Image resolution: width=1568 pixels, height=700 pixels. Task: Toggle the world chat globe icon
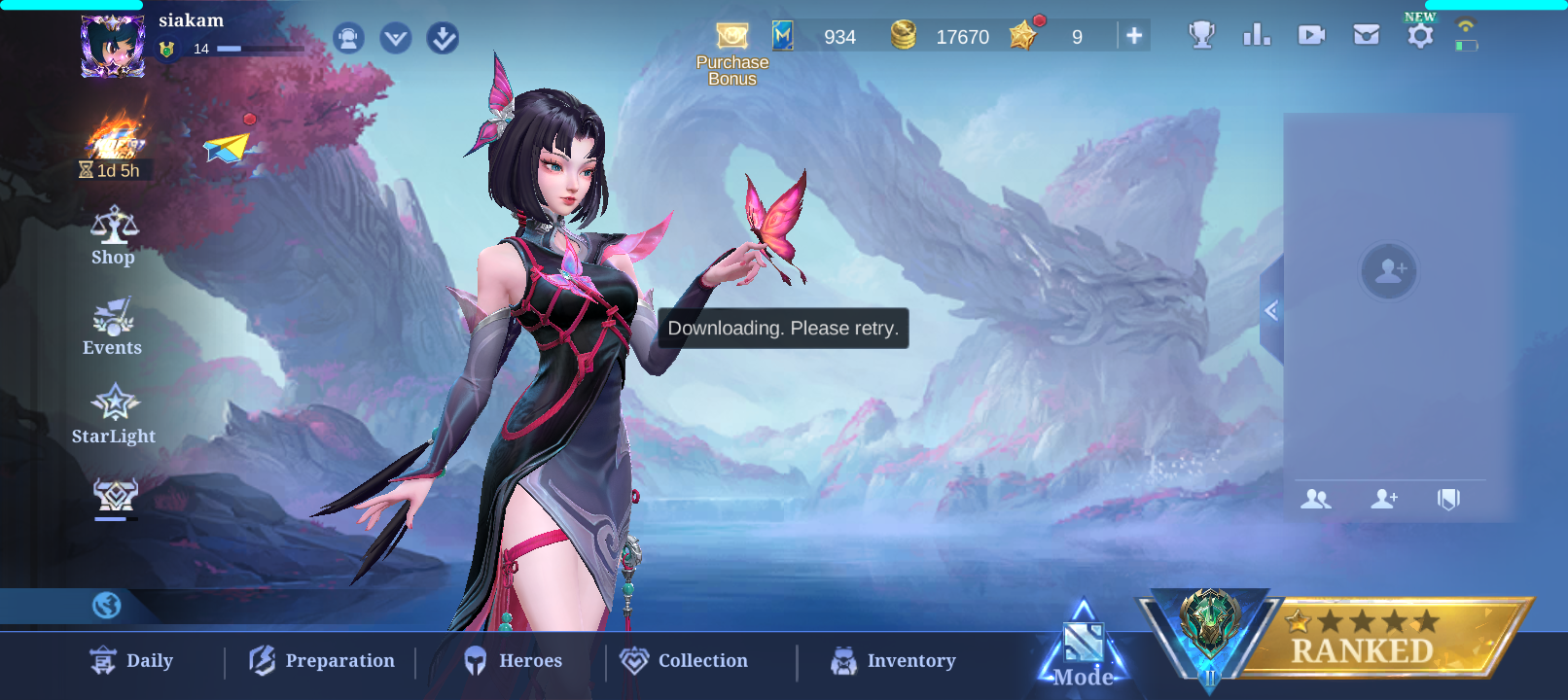[x=106, y=605]
